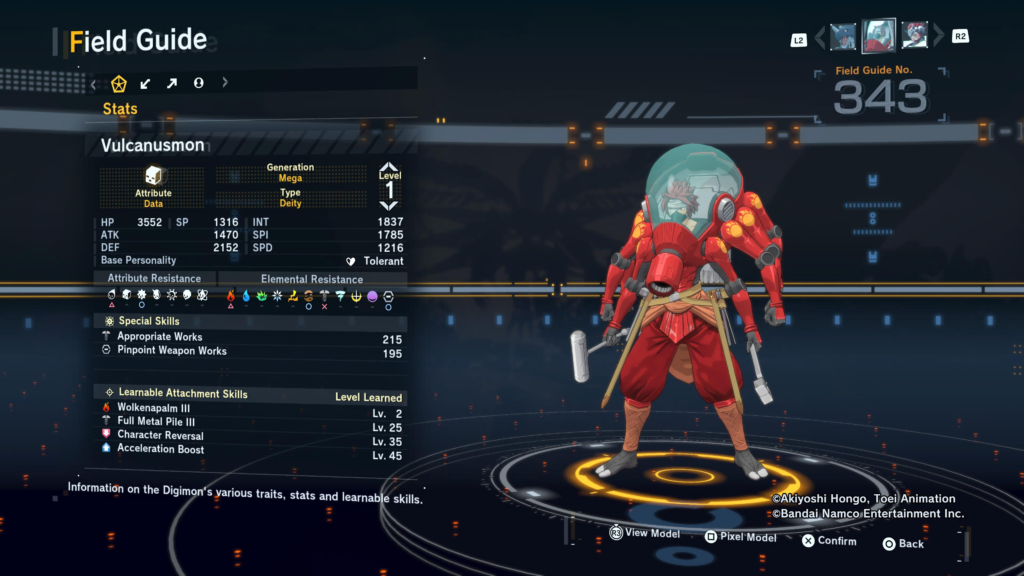The height and width of the screenshot is (576, 1024).
Task: Select the highlighted Vulcanusmon thumbnail
Action: (x=879, y=36)
